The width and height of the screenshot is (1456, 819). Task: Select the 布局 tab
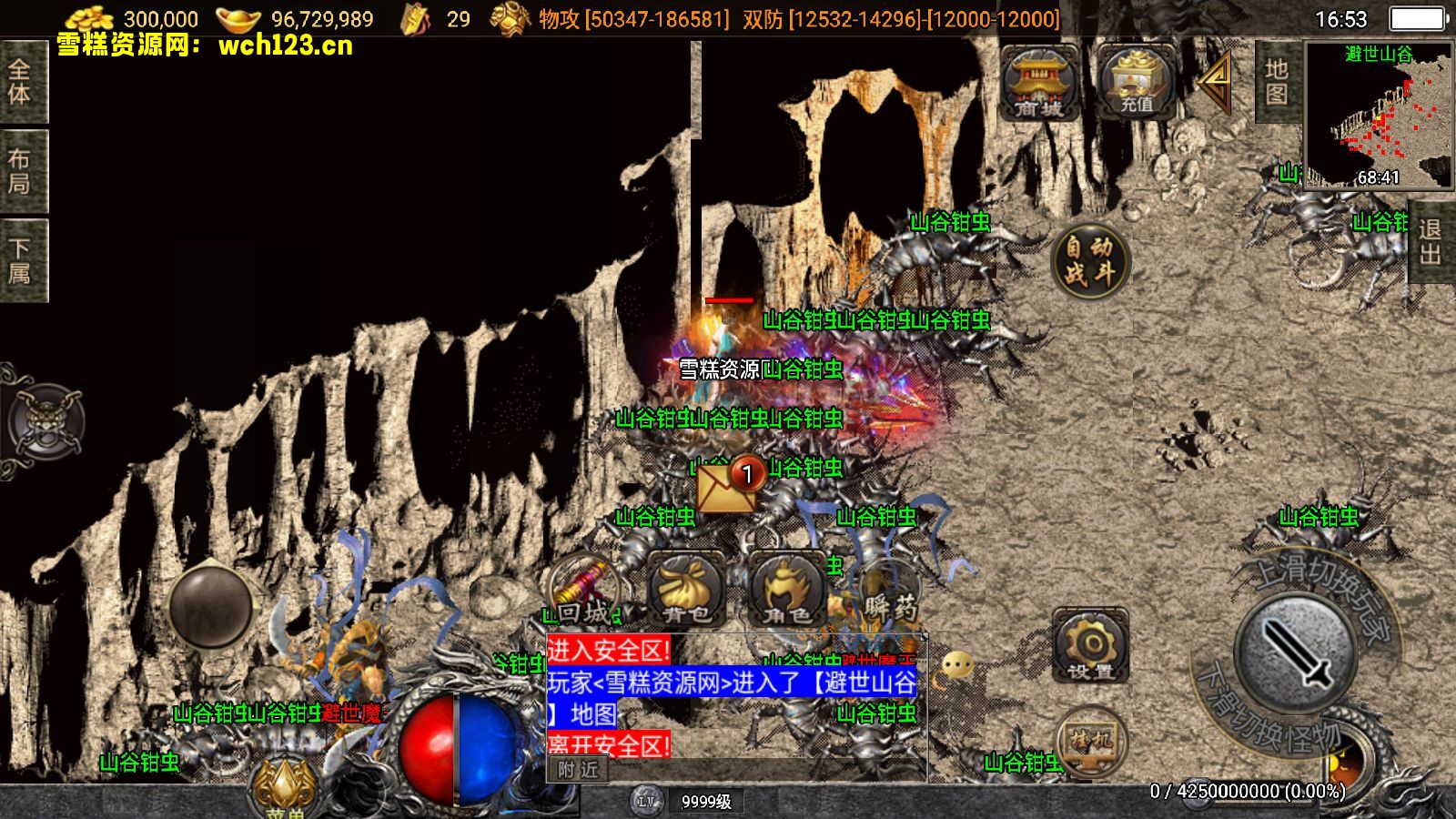coord(21,171)
